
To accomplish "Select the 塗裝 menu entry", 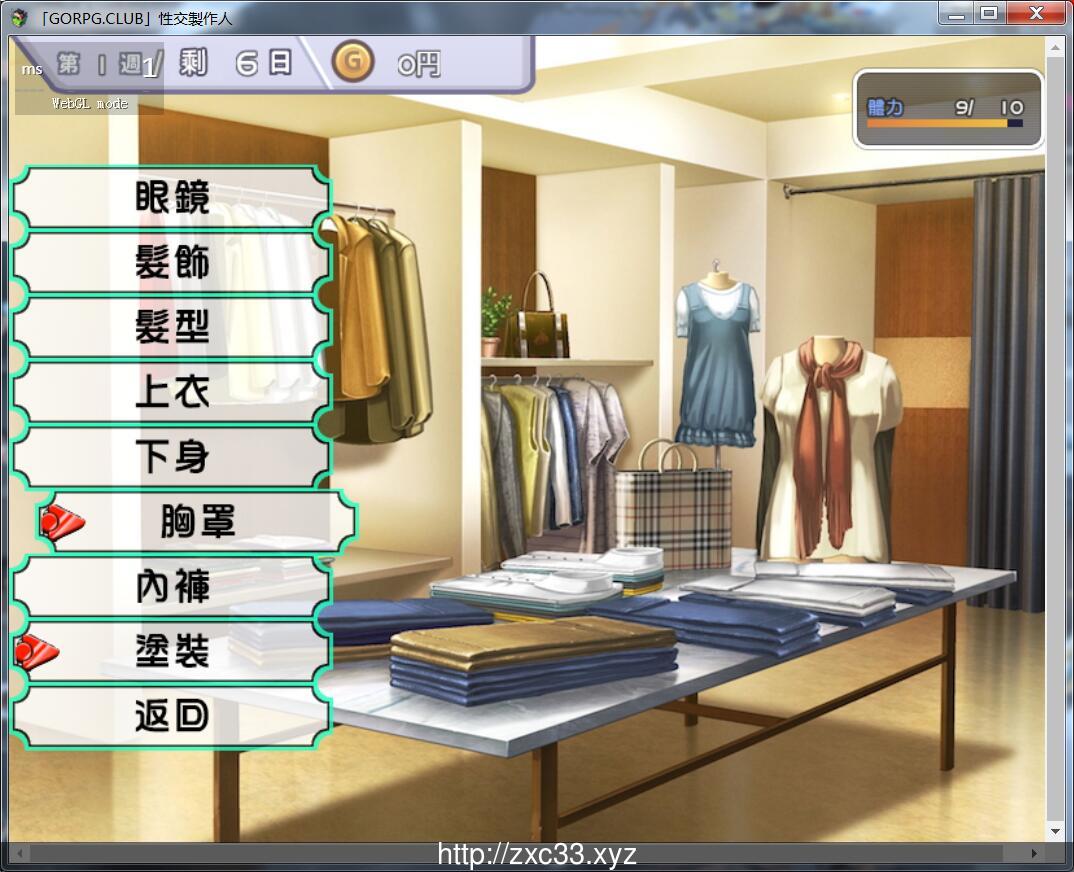I will [171, 652].
